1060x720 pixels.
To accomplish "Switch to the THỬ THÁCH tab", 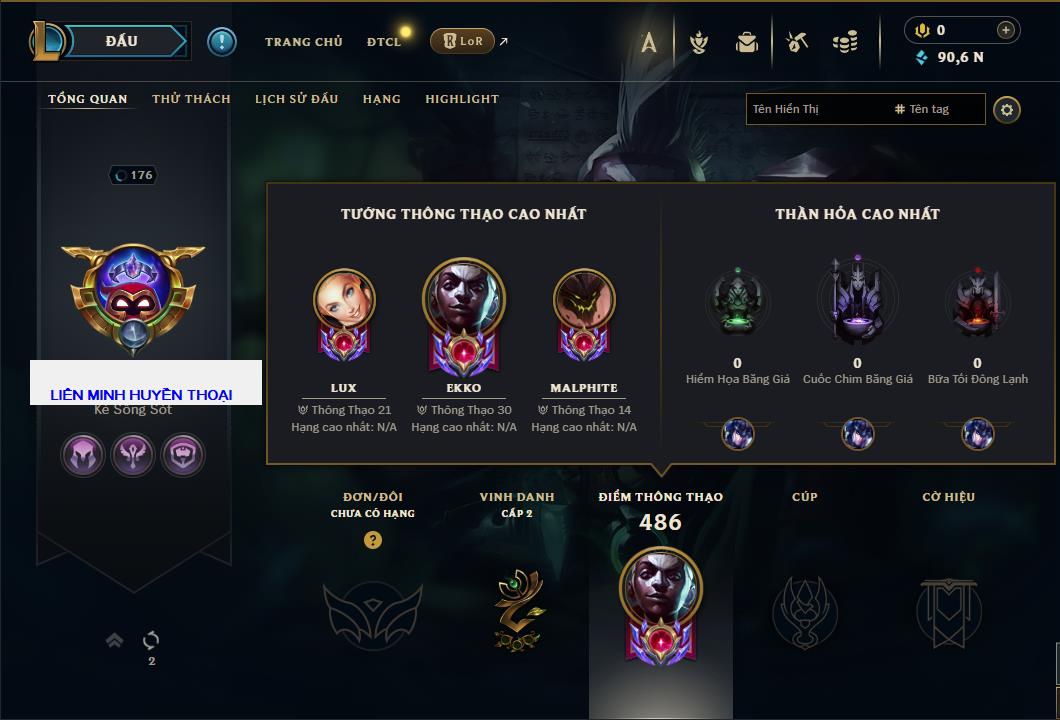I will 191,99.
